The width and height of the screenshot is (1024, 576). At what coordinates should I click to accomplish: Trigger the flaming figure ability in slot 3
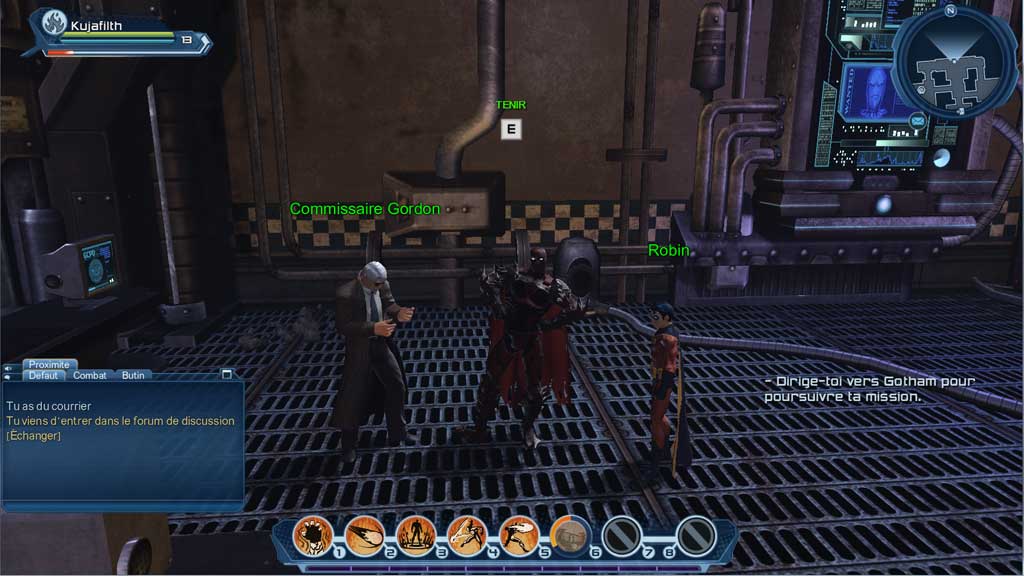pyautogui.click(x=415, y=535)
